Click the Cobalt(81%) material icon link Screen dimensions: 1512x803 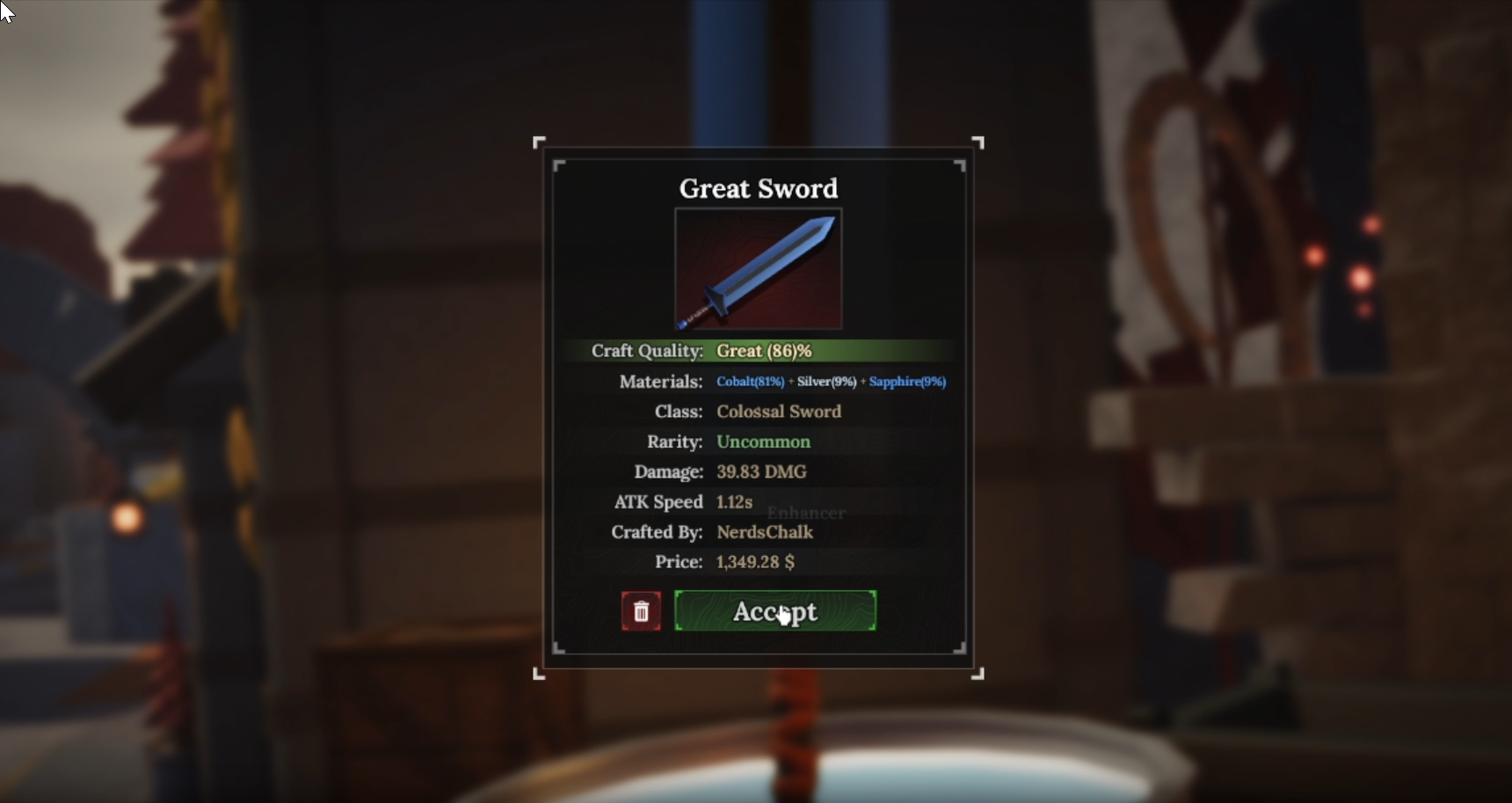pyautogui.click(x=749, y=382)
